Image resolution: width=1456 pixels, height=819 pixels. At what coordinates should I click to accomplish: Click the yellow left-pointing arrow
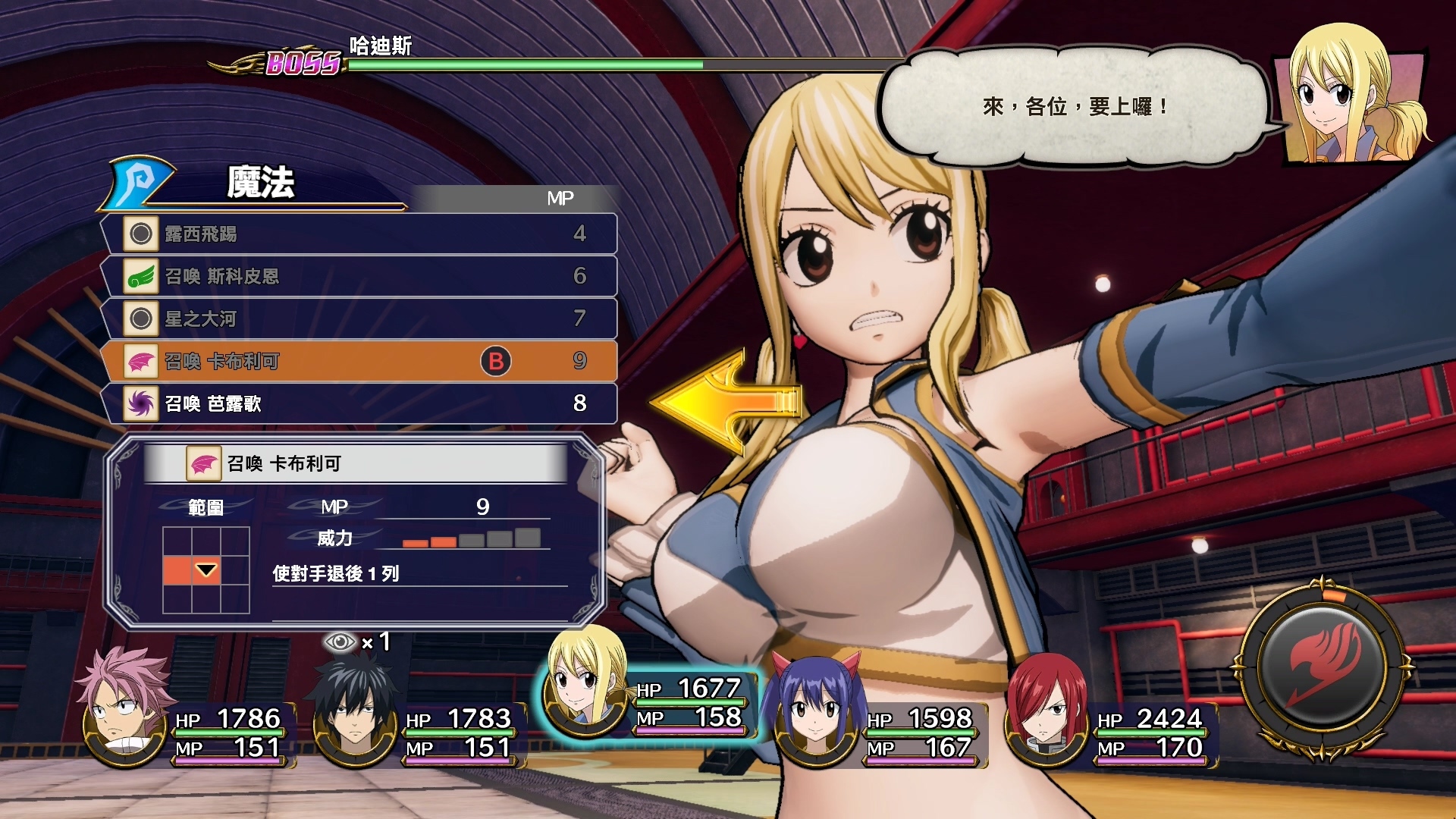pyautogui.click(x=724, y=402)
